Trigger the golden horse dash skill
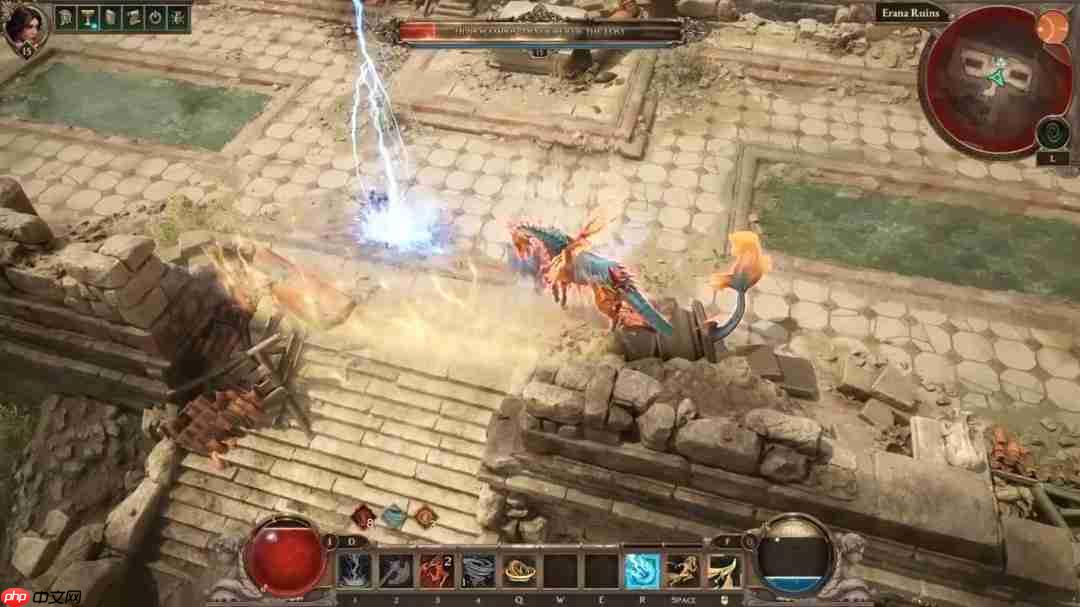The height and width of the screenshot is (607, 1080). click(x=683, y=570)
